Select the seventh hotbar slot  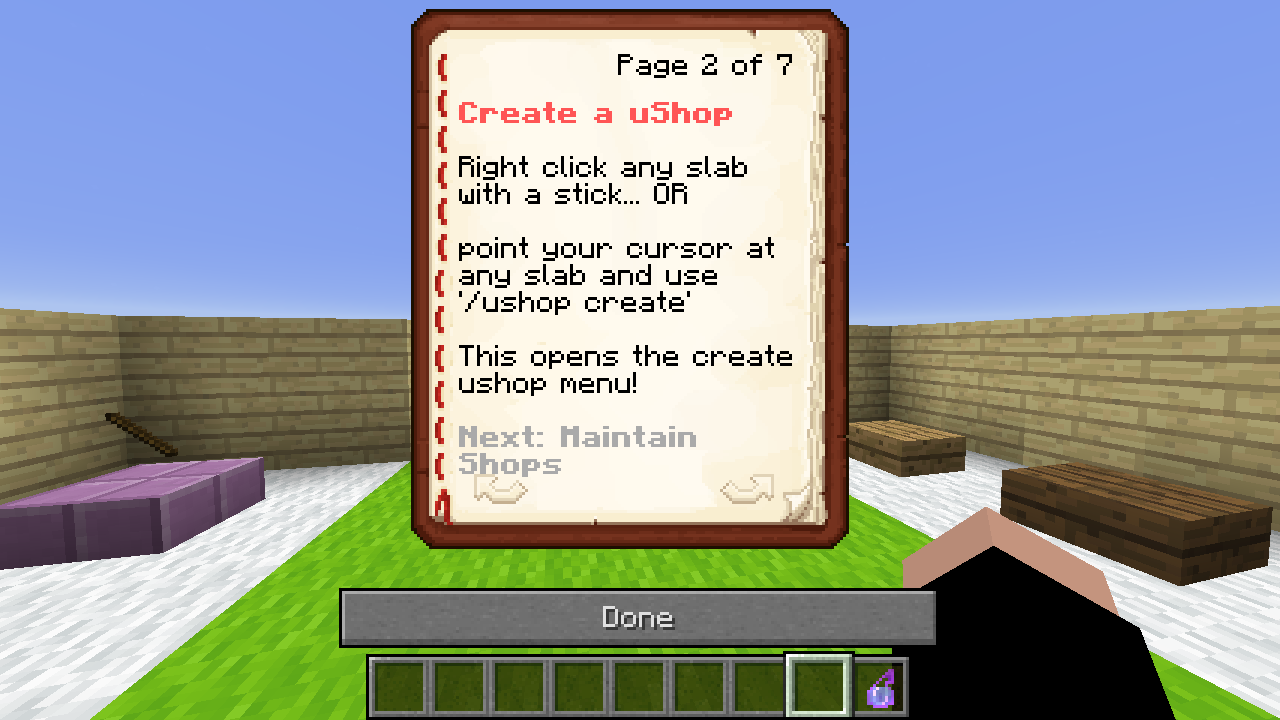click(760, 688)
